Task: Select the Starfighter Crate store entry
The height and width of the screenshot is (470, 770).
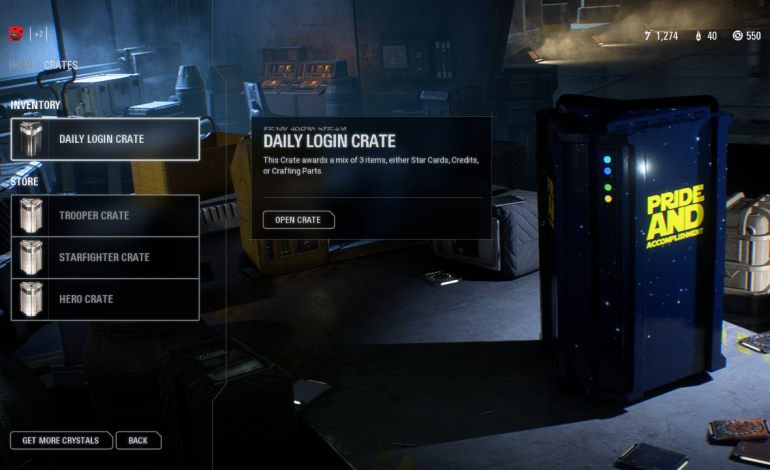Action: (x=105, y=257)
